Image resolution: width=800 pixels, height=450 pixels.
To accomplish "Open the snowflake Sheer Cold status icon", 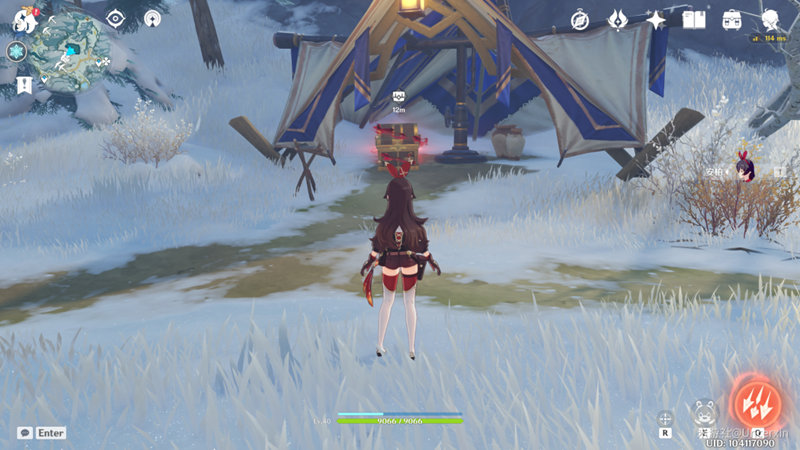I will 16,51.
